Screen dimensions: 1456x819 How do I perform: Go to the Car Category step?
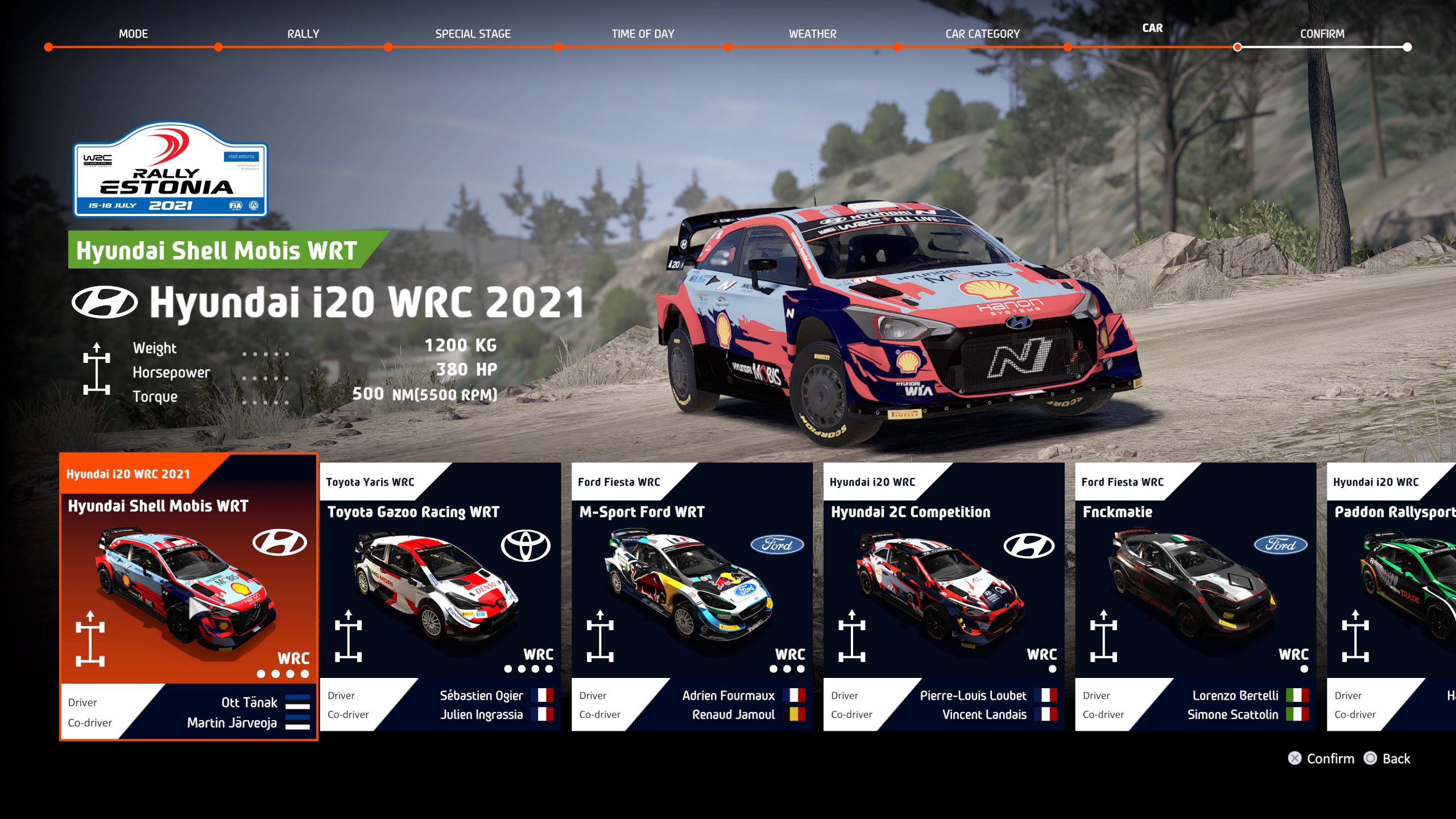[982, 34]
